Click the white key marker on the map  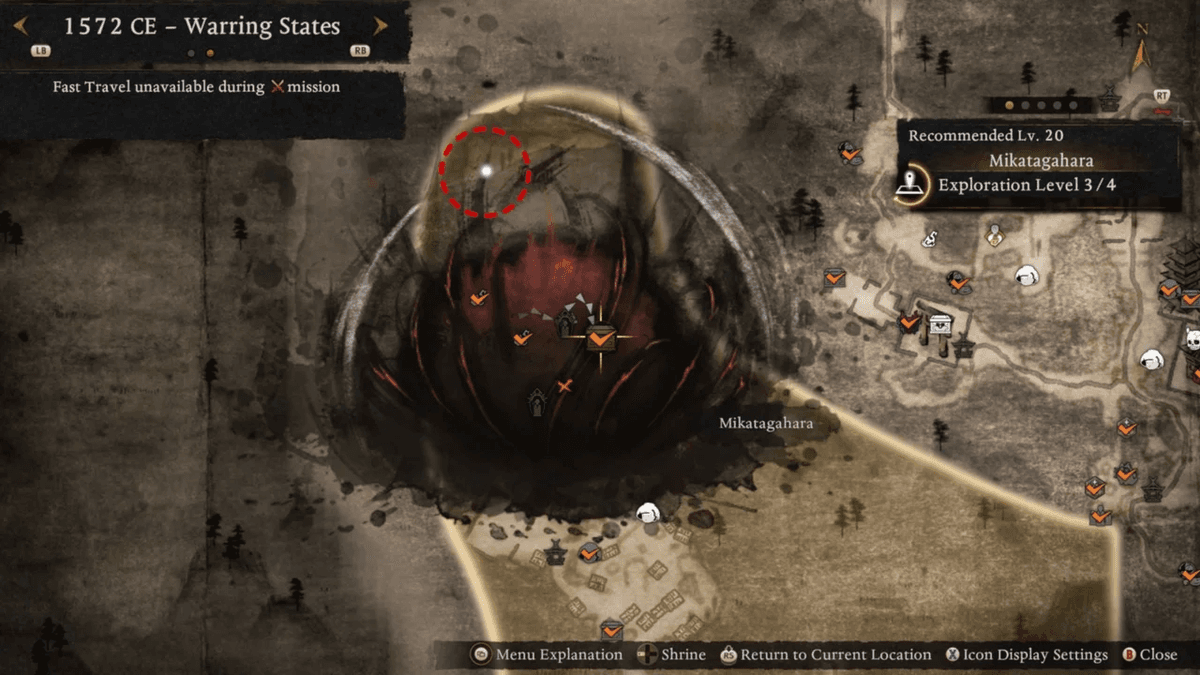point(929,238)
